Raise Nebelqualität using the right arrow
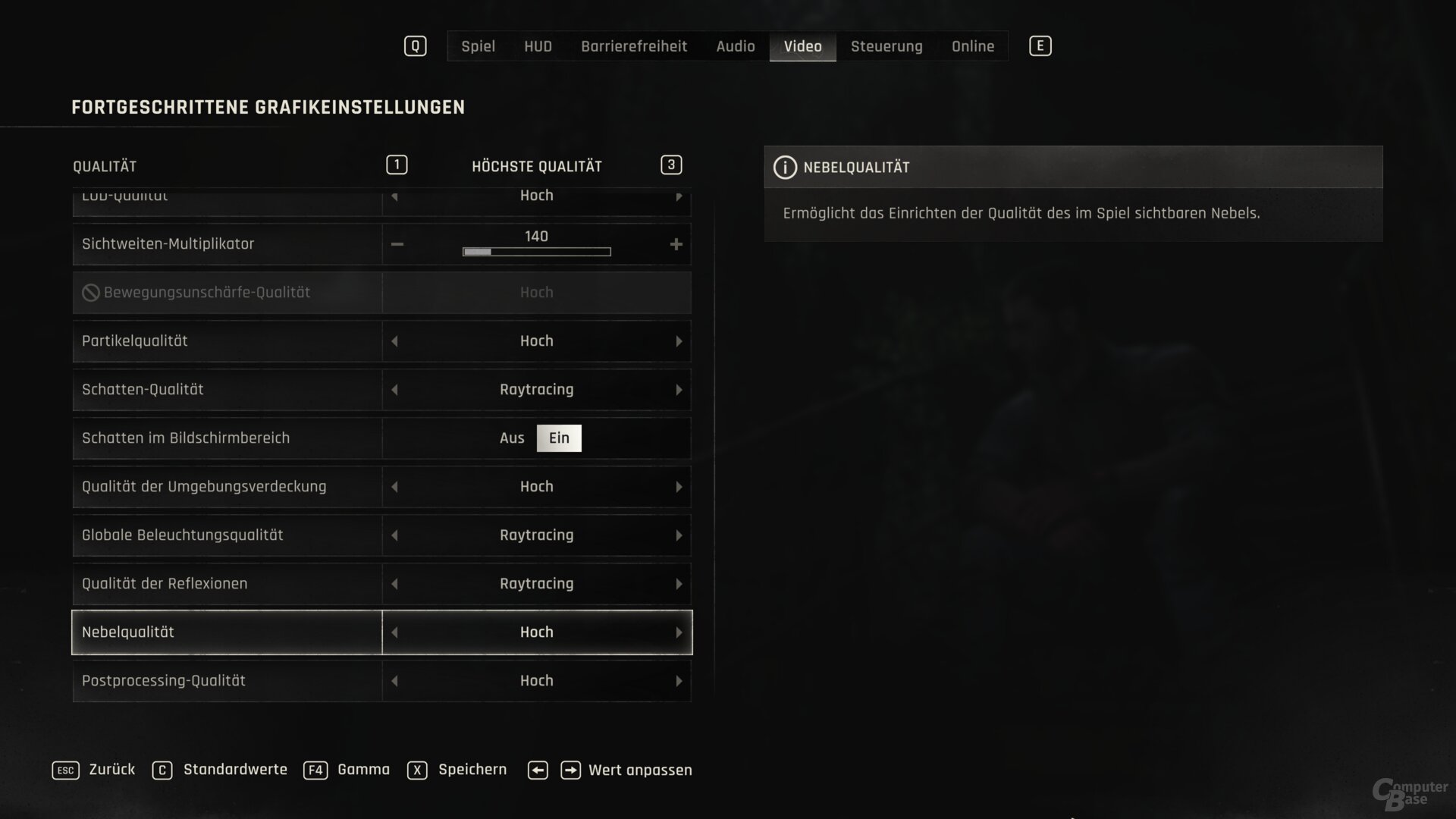 click(679, 632)
